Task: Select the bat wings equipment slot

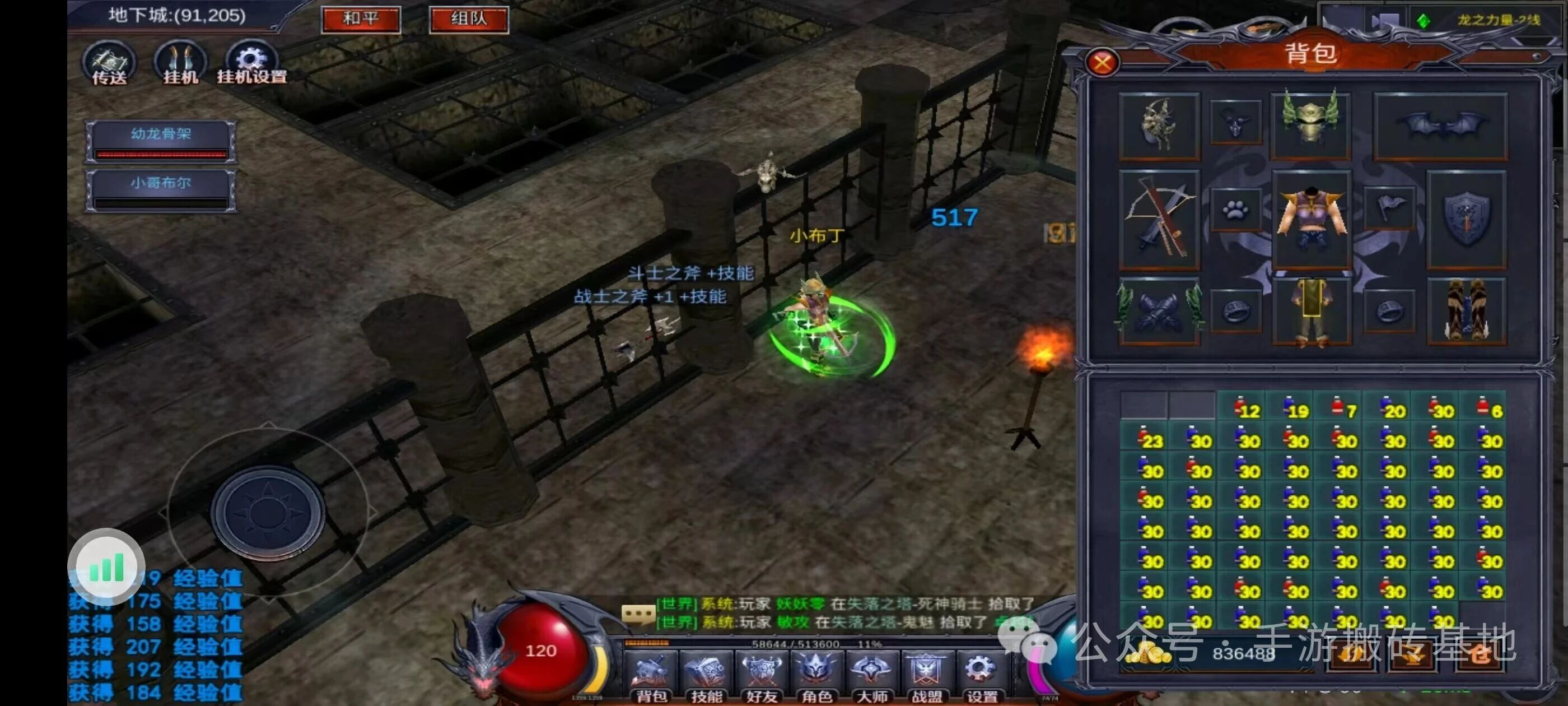Action: pyautogui.click(x=1440, y=126)
